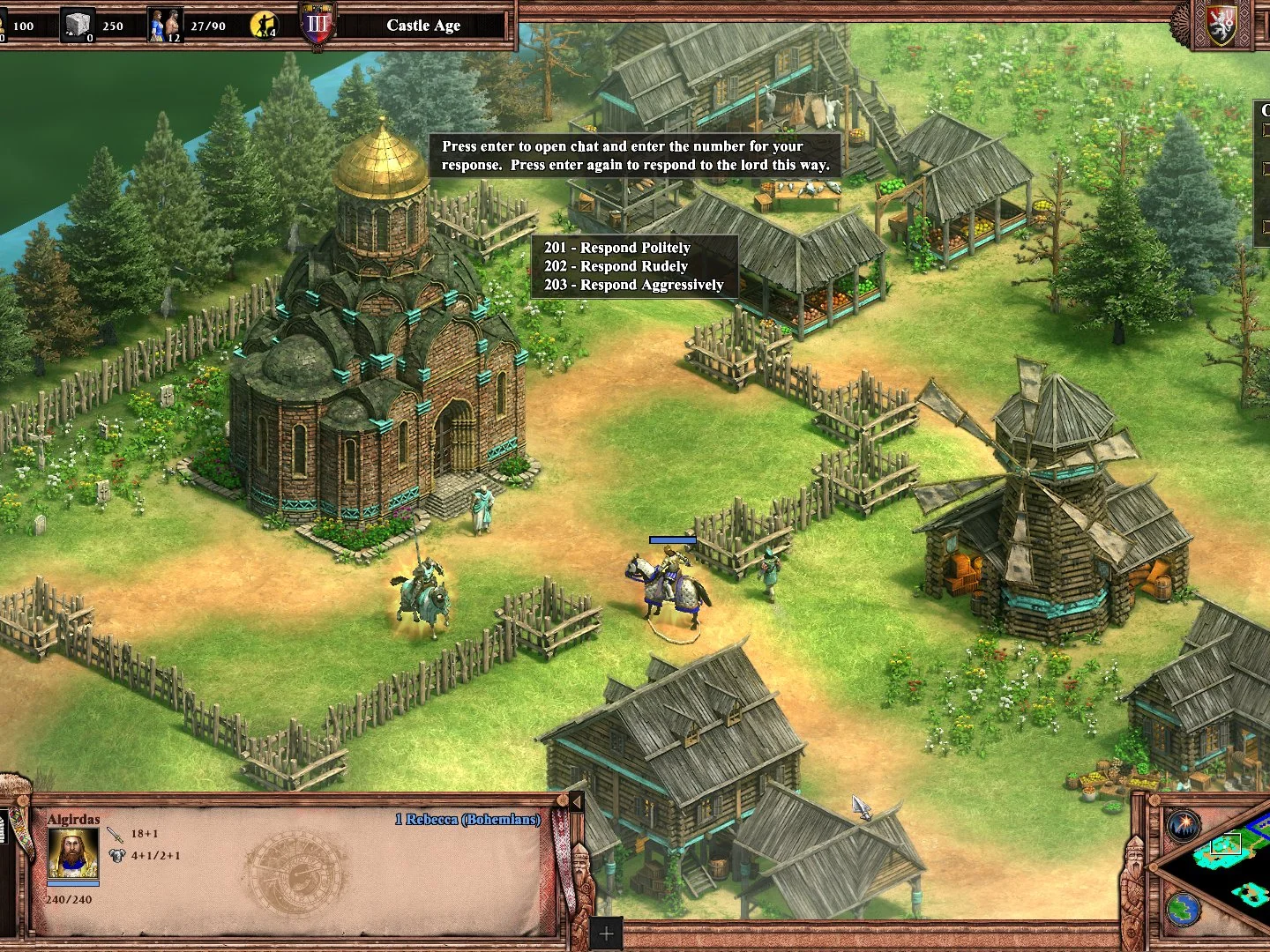
Task: Click the signal flare button beside minimap
Action: pos(1184,826)
